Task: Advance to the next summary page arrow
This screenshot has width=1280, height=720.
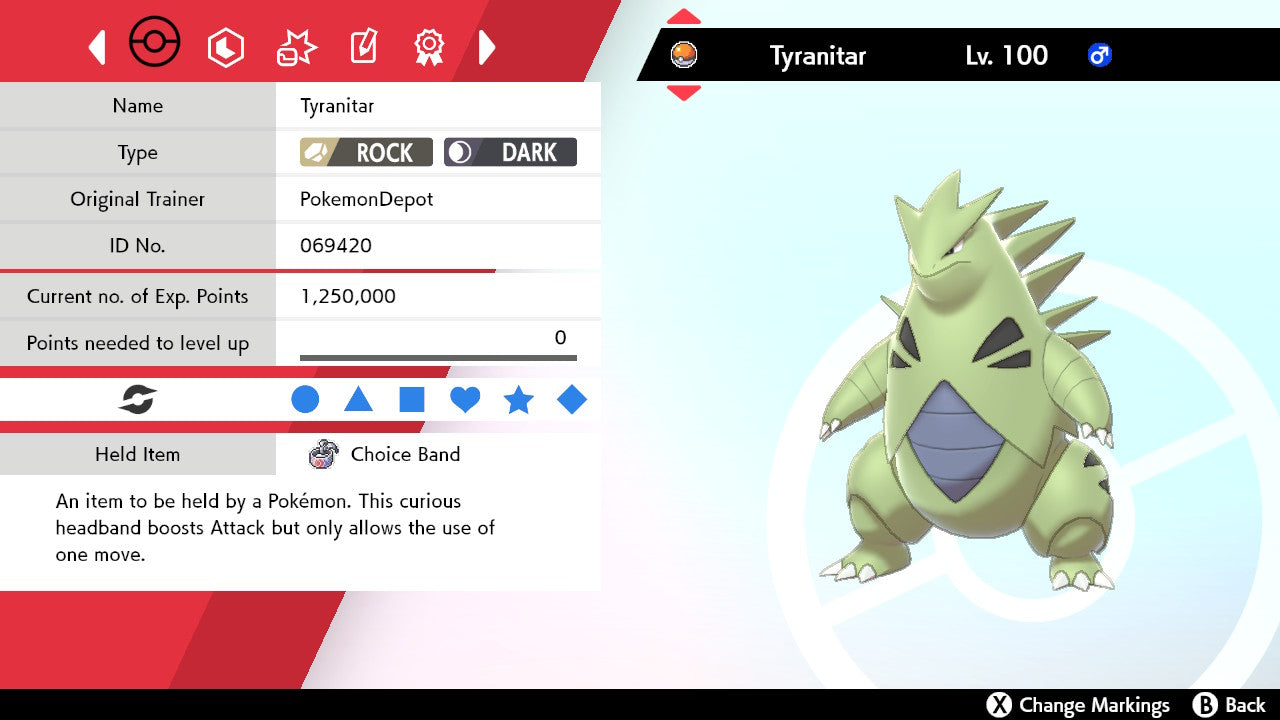Action: pyautogui.click(x=487, y=47)
